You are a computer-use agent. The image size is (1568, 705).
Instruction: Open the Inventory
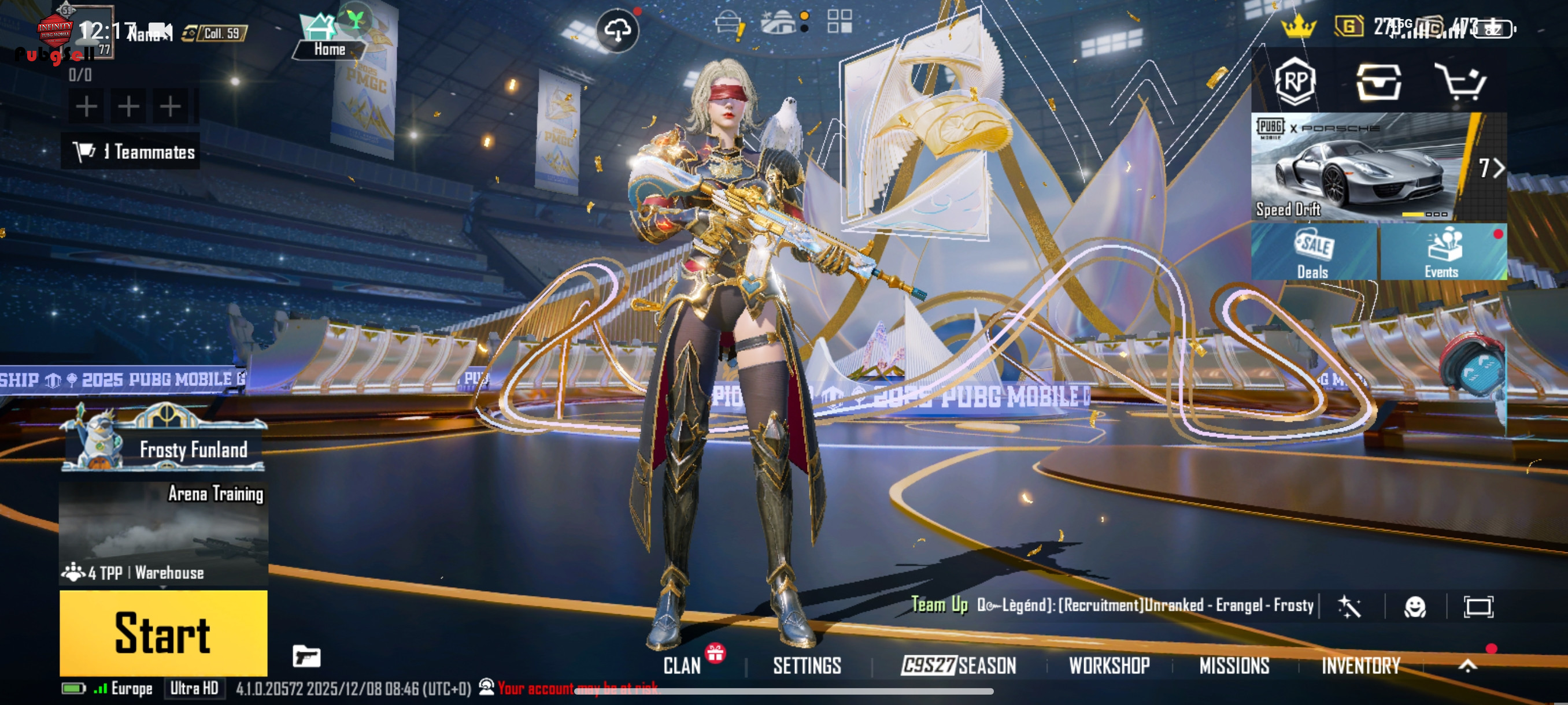tap(1360, 666)
